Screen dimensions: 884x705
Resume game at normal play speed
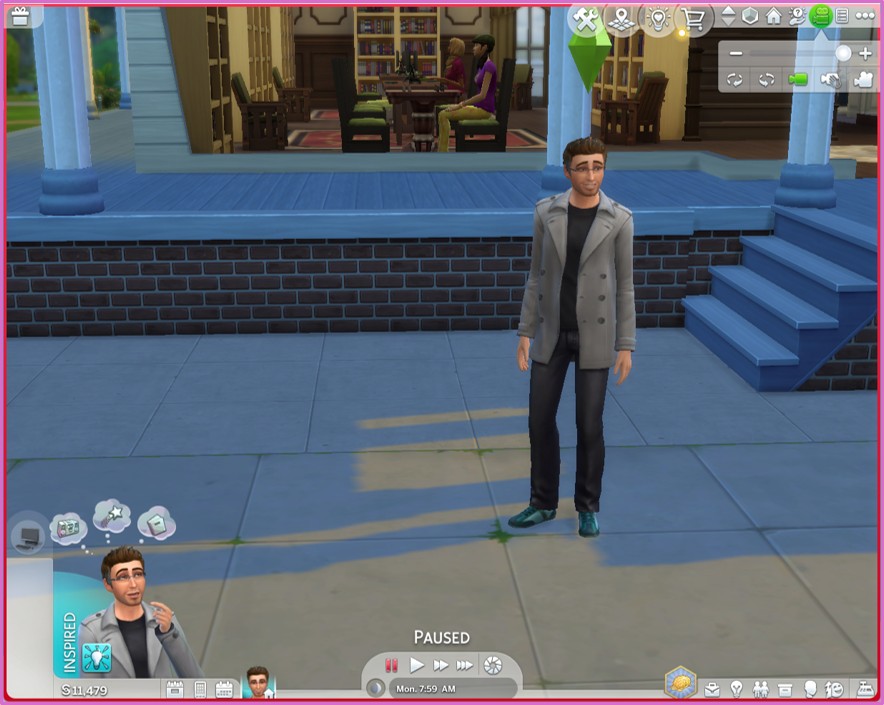tap(417, 665)
